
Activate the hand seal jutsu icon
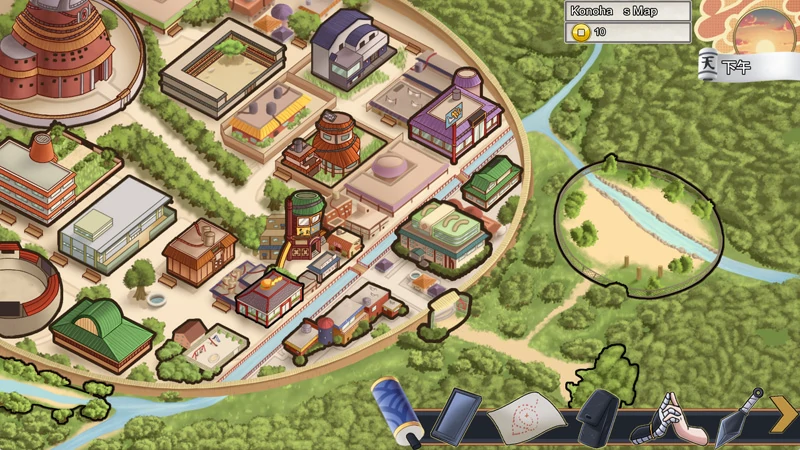670,417
